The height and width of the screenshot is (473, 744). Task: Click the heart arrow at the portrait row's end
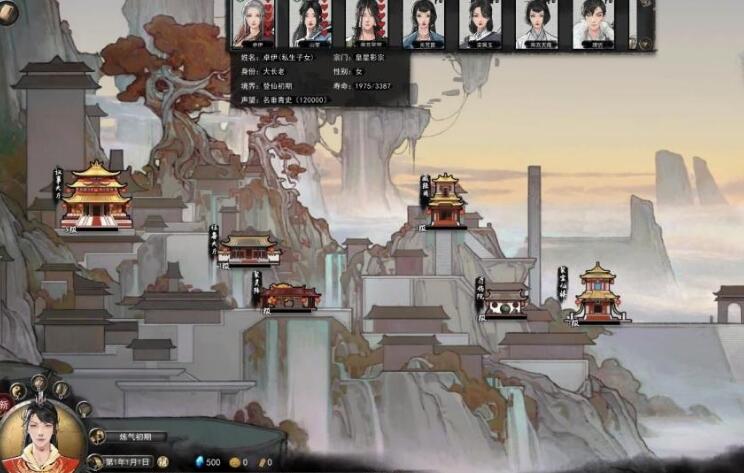(645, 42)
